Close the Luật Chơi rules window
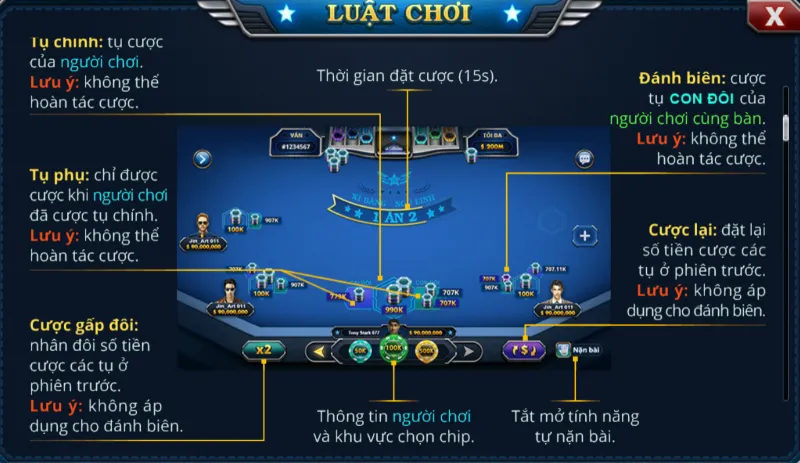This screenshot has width=800, height=463. [x=774, y=16]
